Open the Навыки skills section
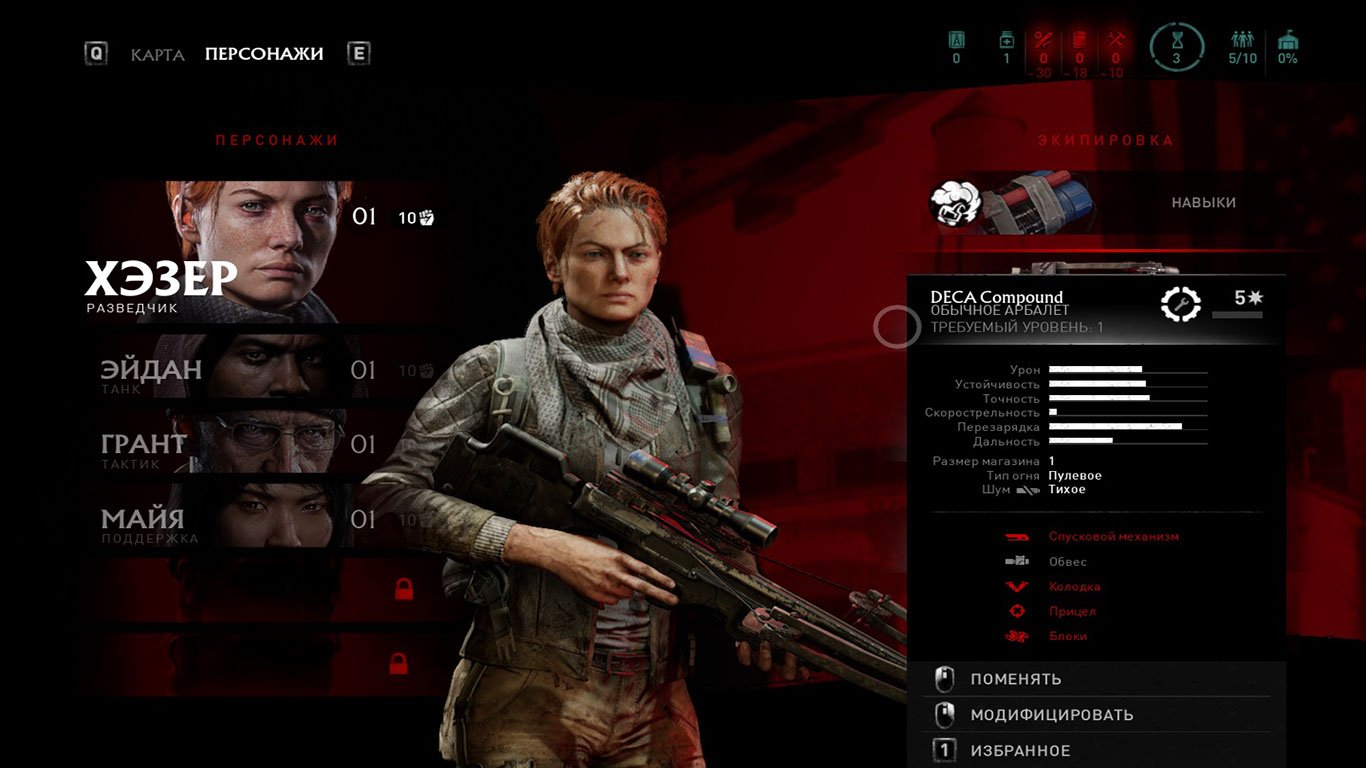The height and width of the screenshot is (768, 1366). [1203, 203]
